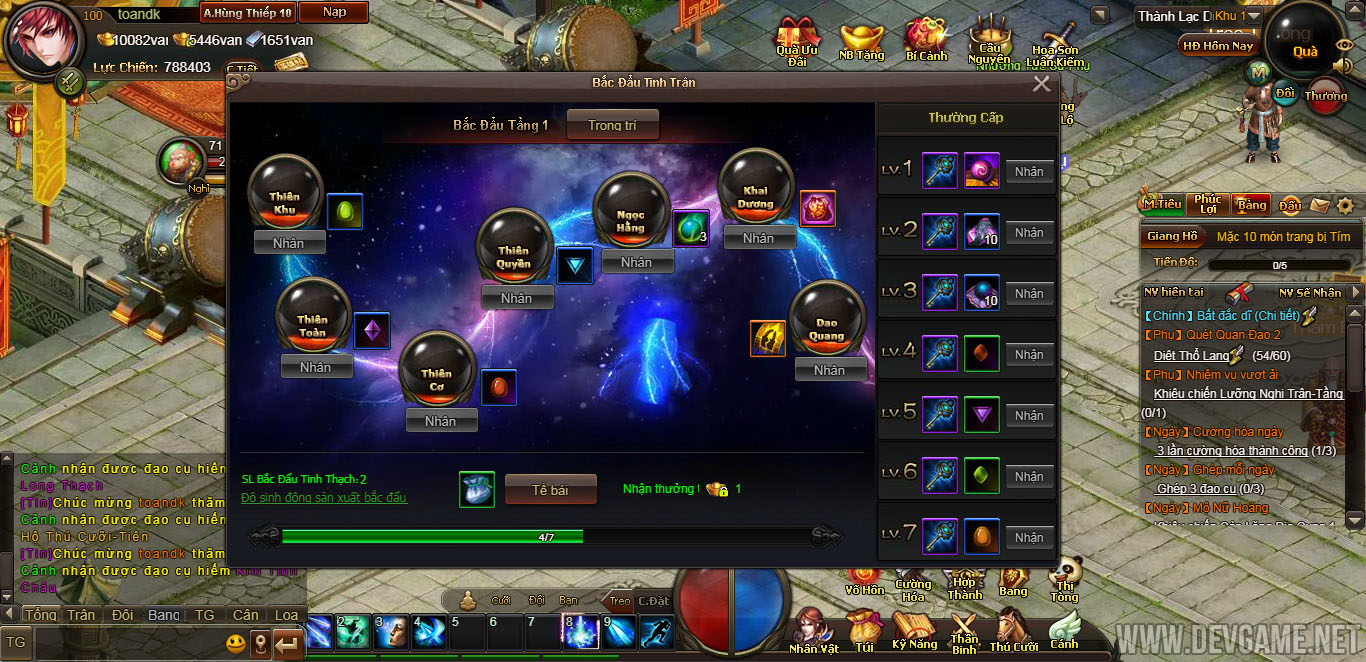Open the Nhân Vật character menu
The width and height of the screenshot is (1366, 662).
click(x=813, y=632)
